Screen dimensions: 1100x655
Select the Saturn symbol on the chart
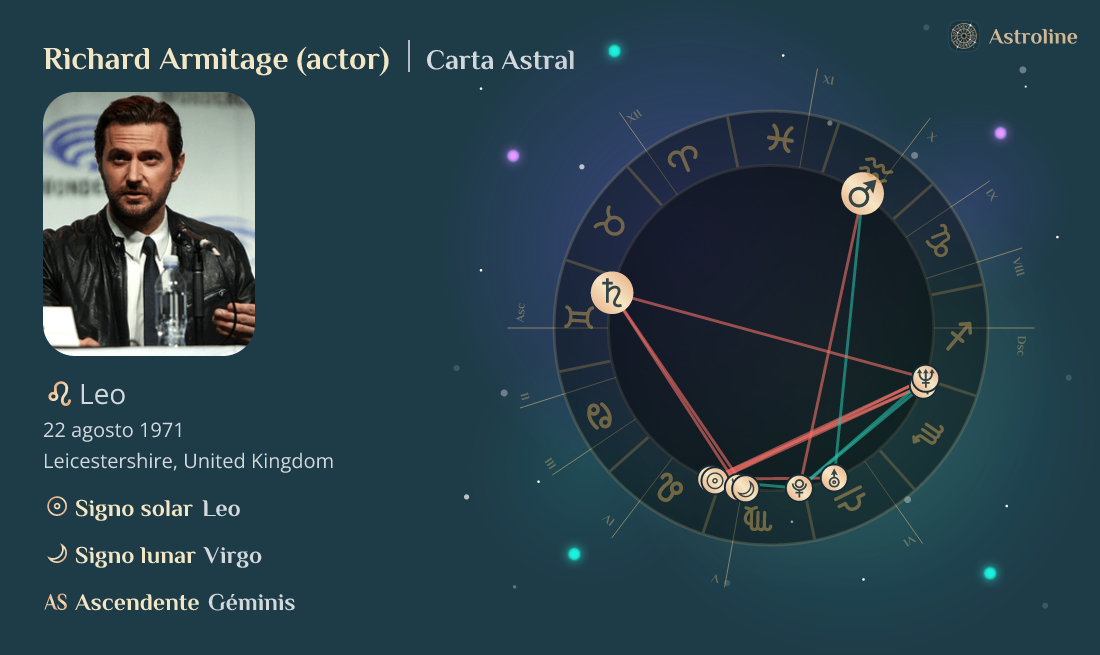[x=612, y=293]
